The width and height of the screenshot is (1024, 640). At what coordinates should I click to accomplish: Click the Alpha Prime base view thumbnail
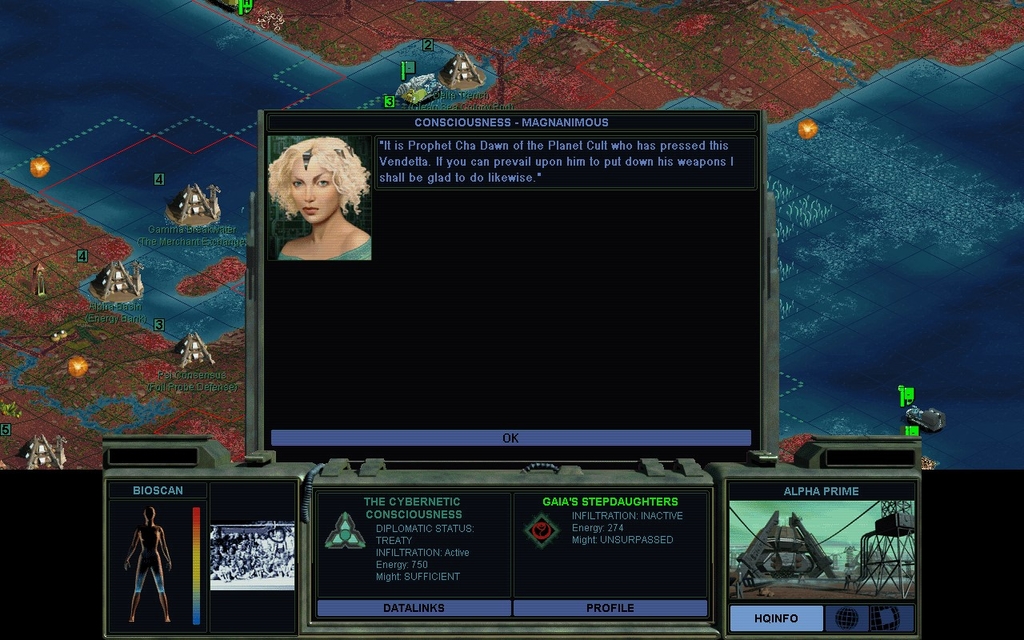click(x=821, y=551)
